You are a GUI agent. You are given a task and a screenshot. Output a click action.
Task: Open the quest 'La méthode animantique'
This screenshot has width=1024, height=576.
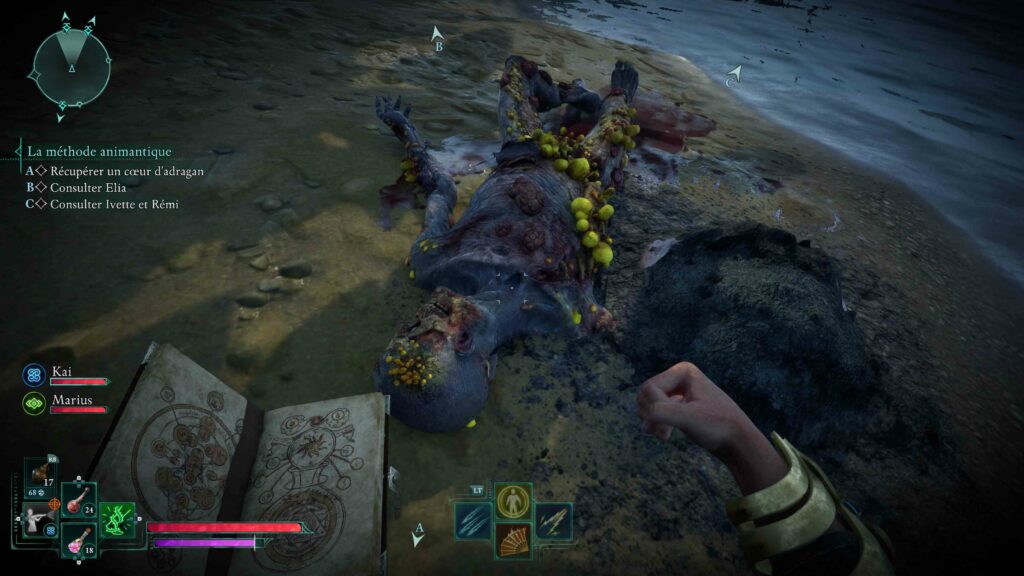(x=99, y=152)
